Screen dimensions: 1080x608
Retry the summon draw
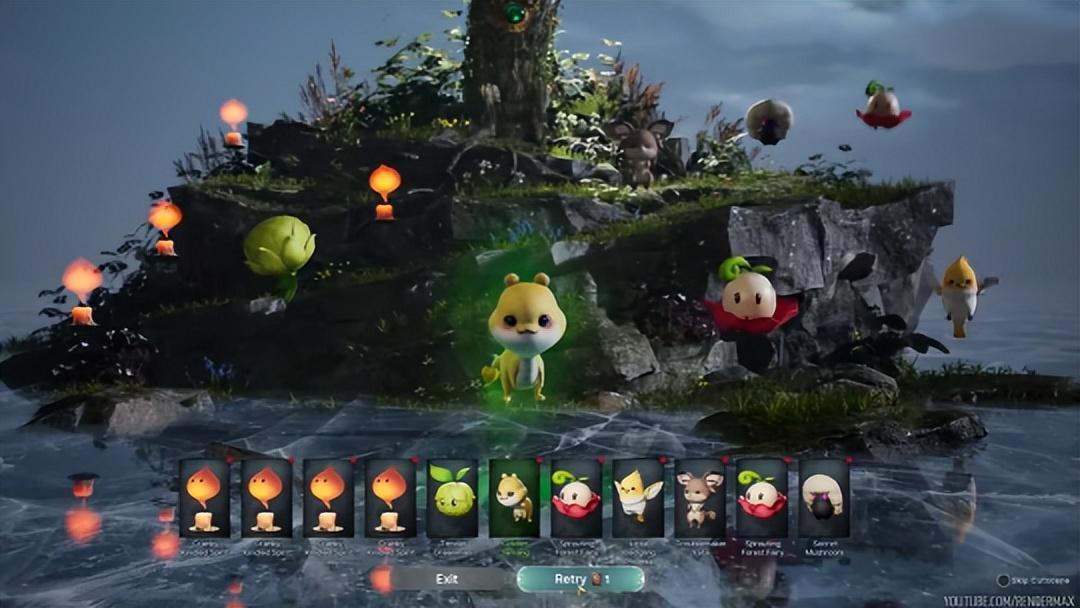click(580, 578)
